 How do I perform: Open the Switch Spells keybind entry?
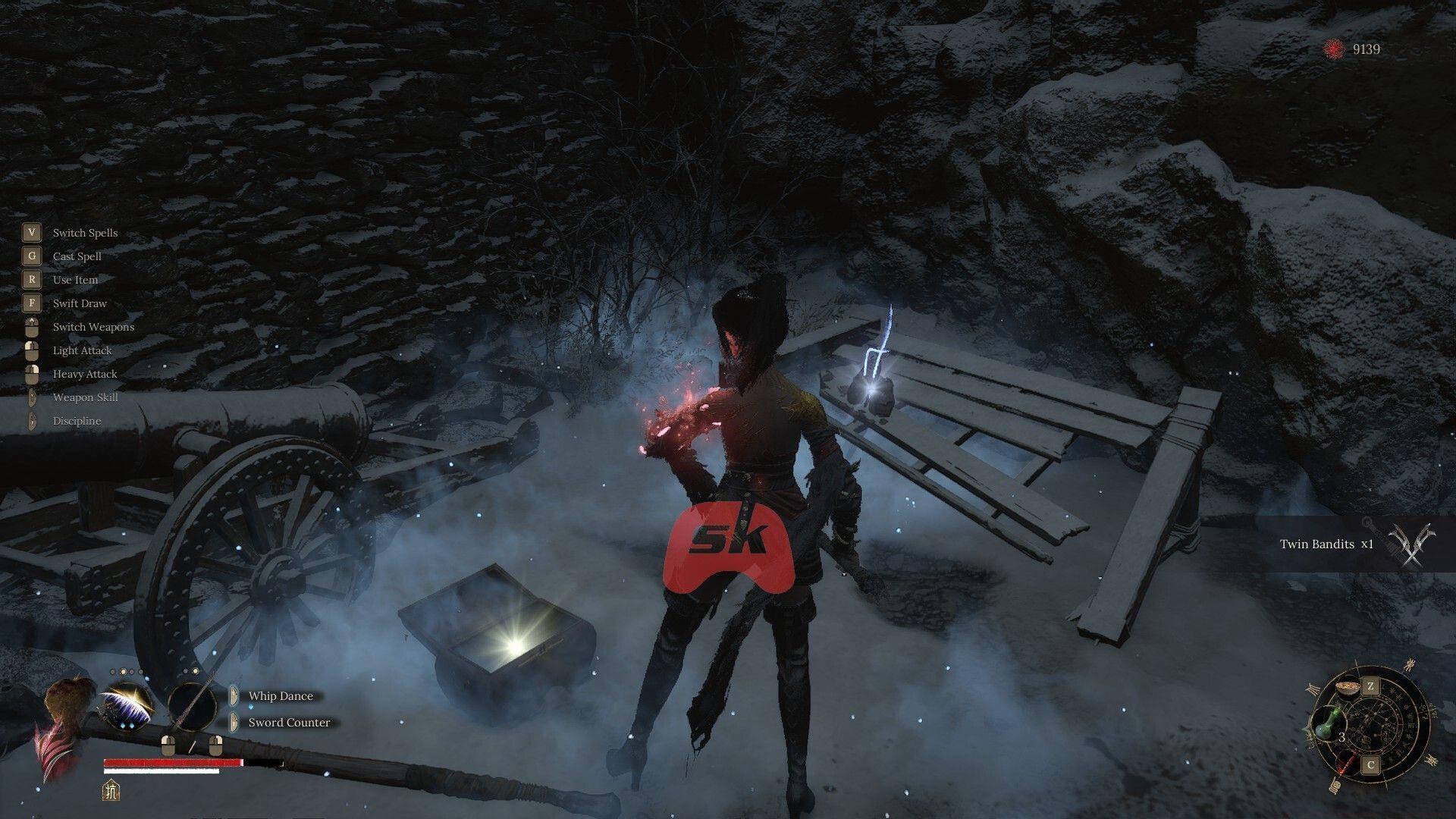pos(84,233)
